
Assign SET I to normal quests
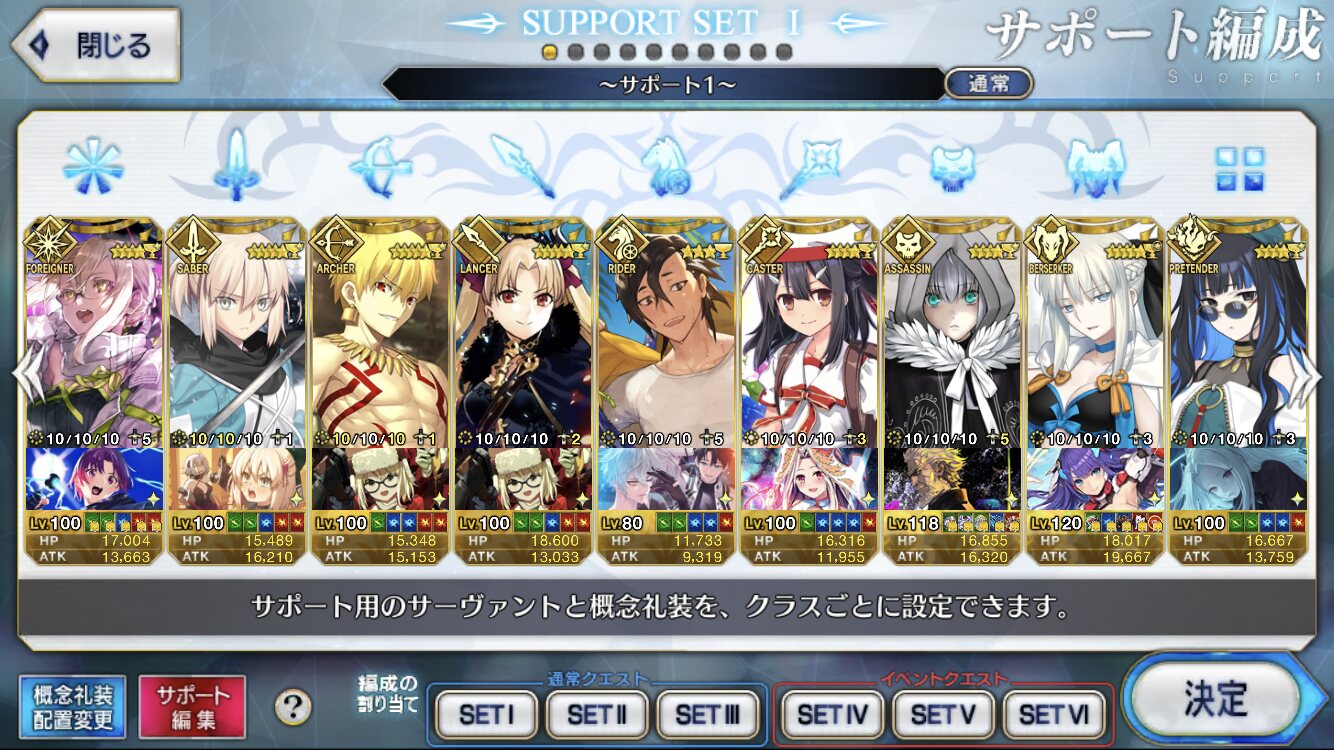(487, 715)
